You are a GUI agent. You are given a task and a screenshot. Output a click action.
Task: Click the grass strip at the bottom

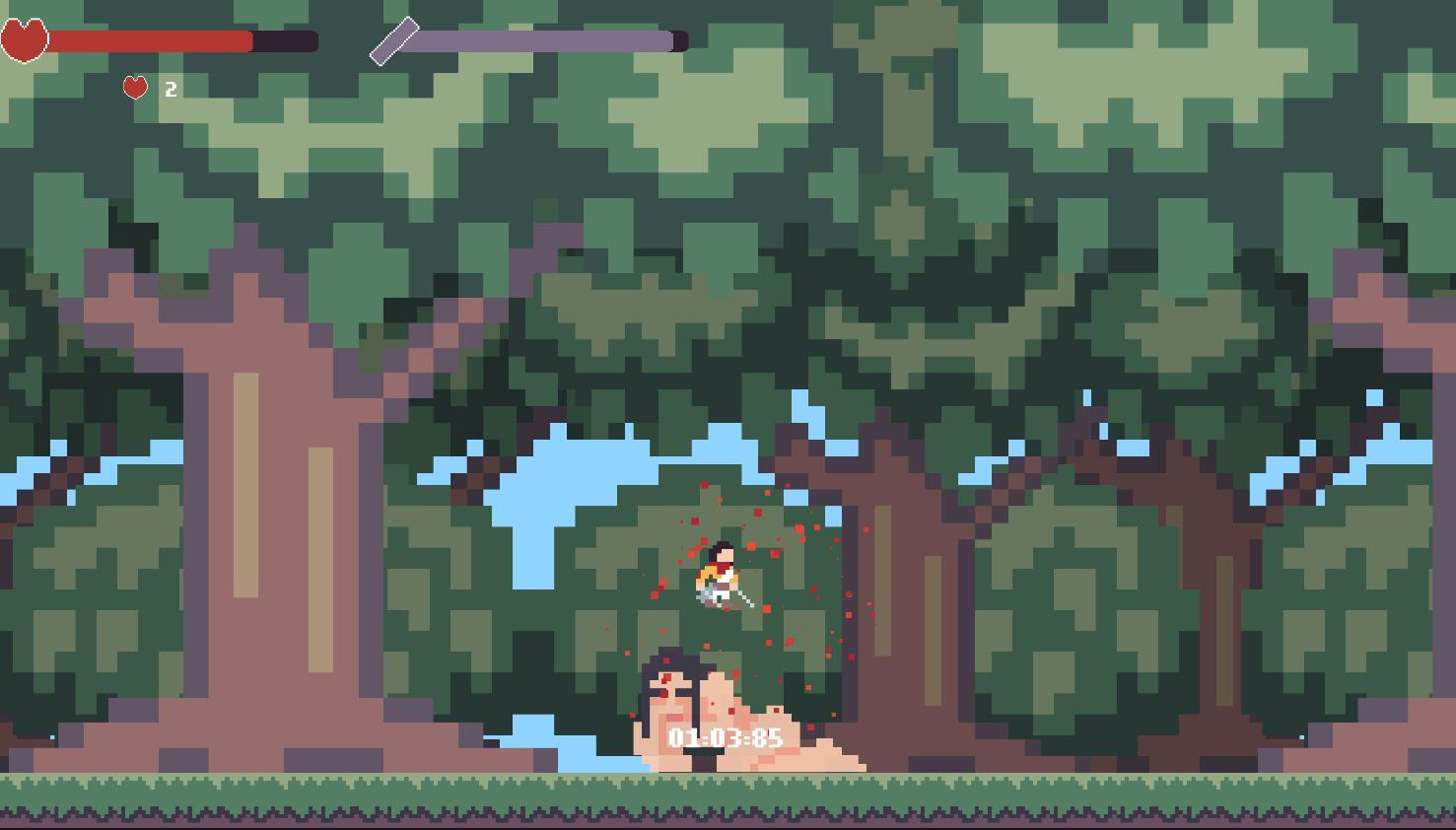pyautogui.click(x=394, y=789)
